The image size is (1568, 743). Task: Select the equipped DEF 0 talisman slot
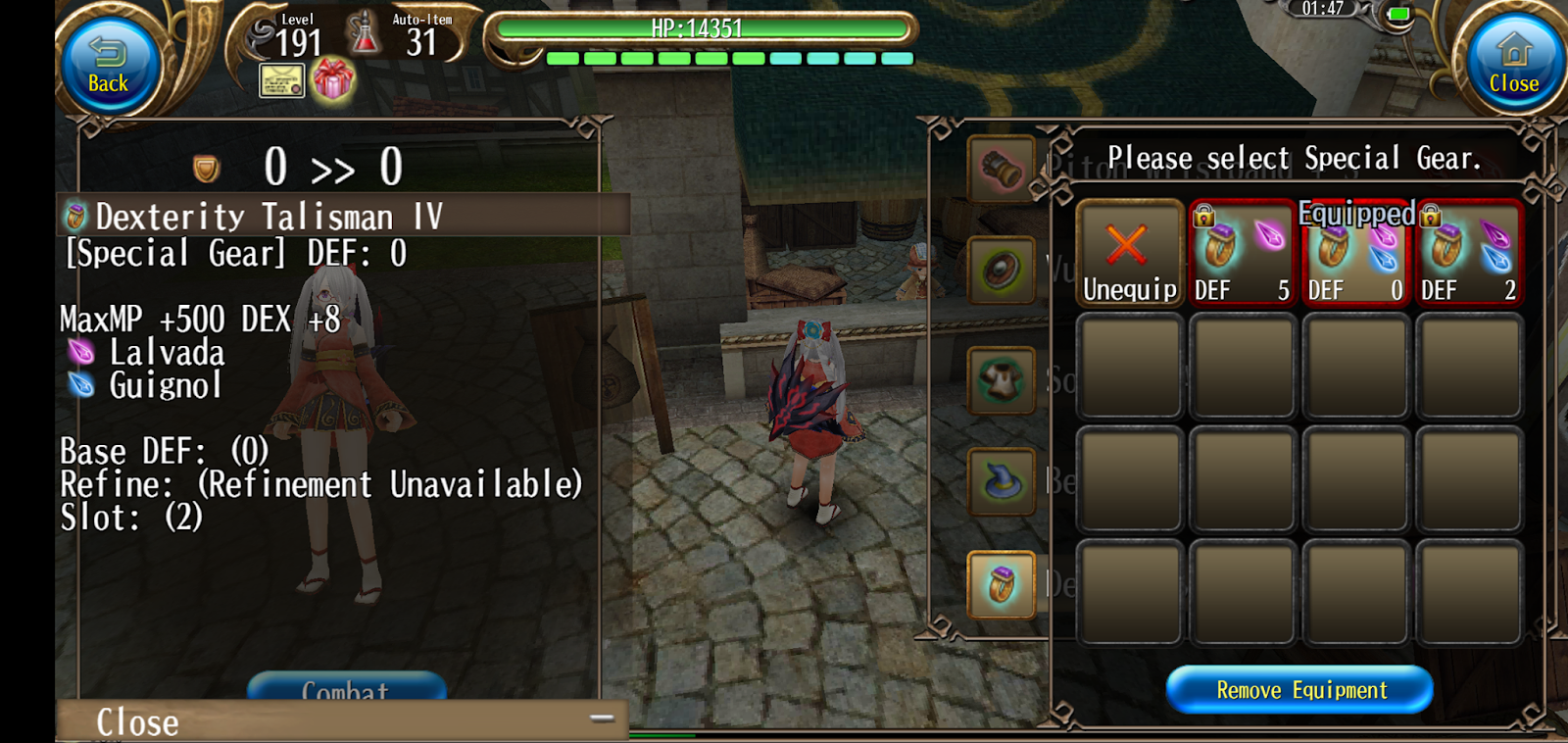(x=1355, y=255)
